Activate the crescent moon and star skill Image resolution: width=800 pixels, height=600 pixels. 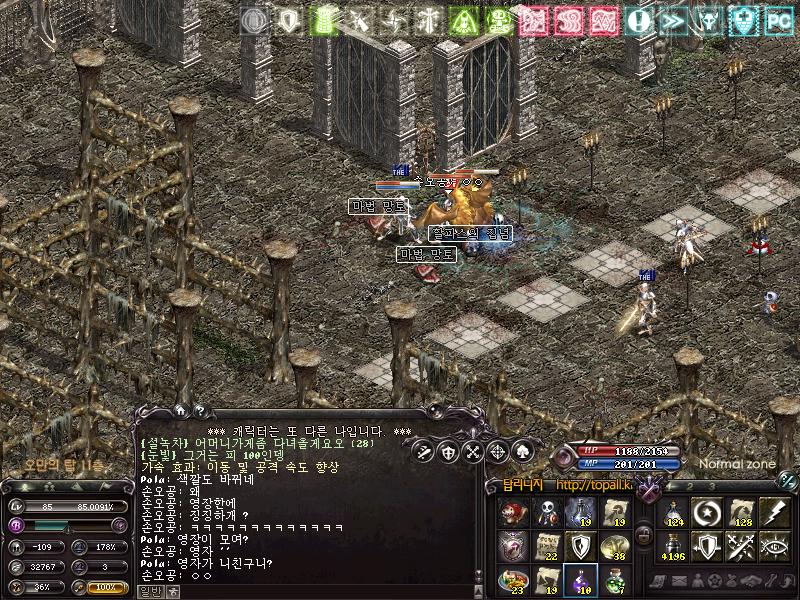(x=707, y=512)
